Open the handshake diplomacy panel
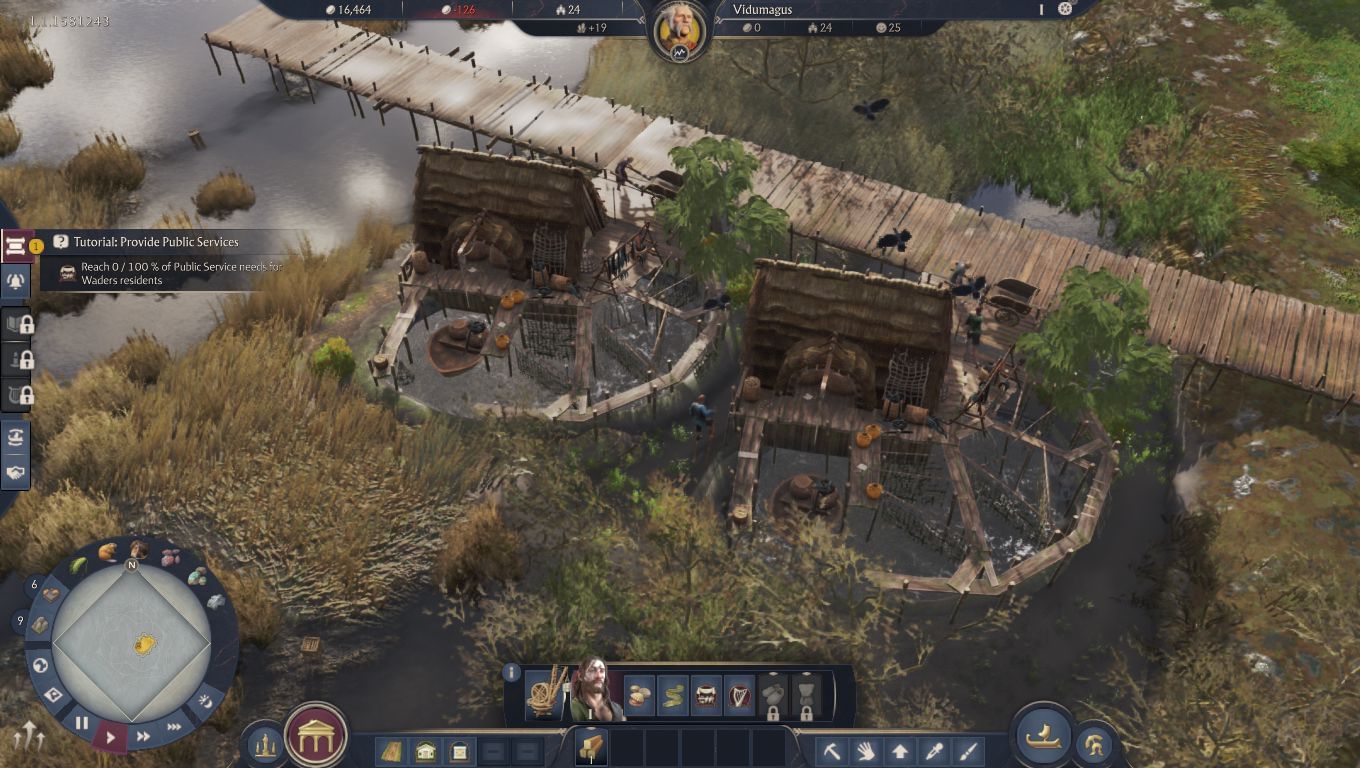 click(x=14, y=470)
